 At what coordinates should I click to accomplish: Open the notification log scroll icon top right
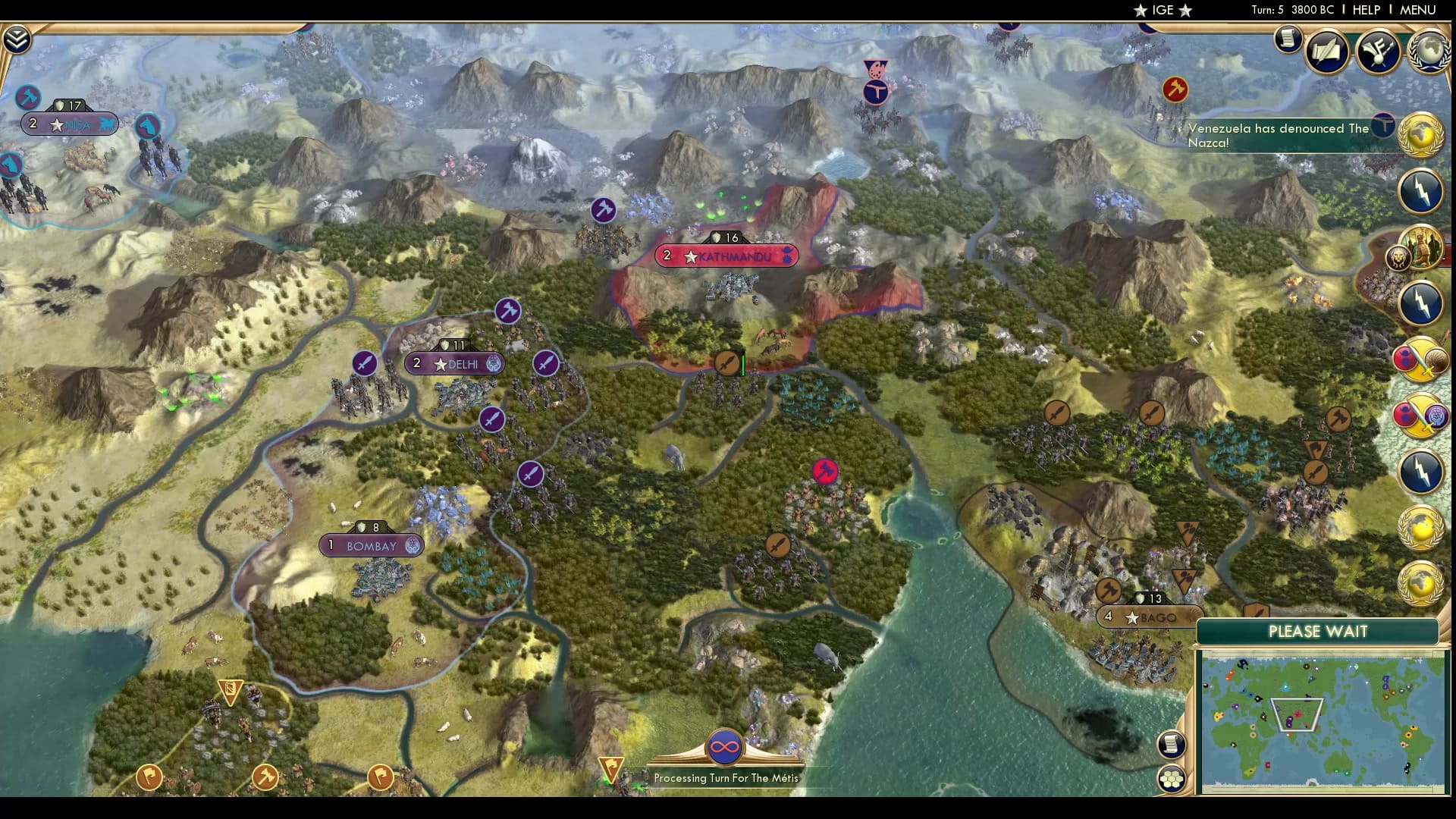tap(1287, 39)
